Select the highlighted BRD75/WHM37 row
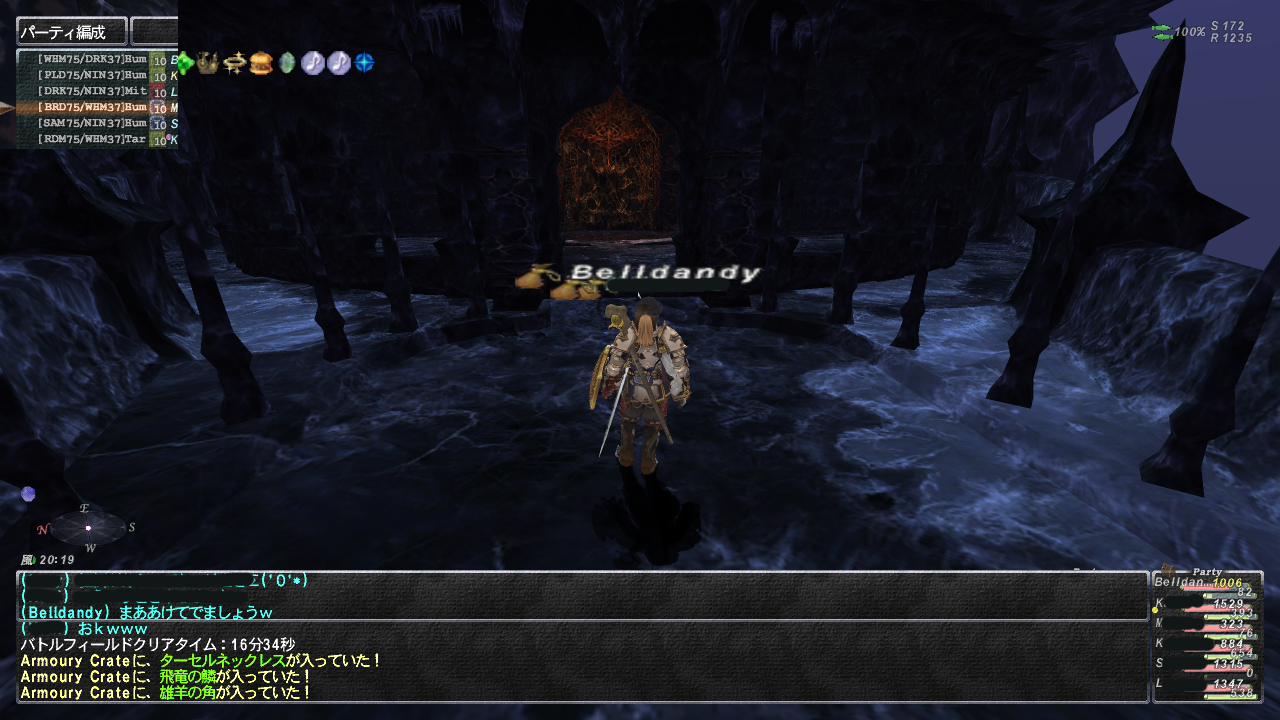 (x=92, y=107)
